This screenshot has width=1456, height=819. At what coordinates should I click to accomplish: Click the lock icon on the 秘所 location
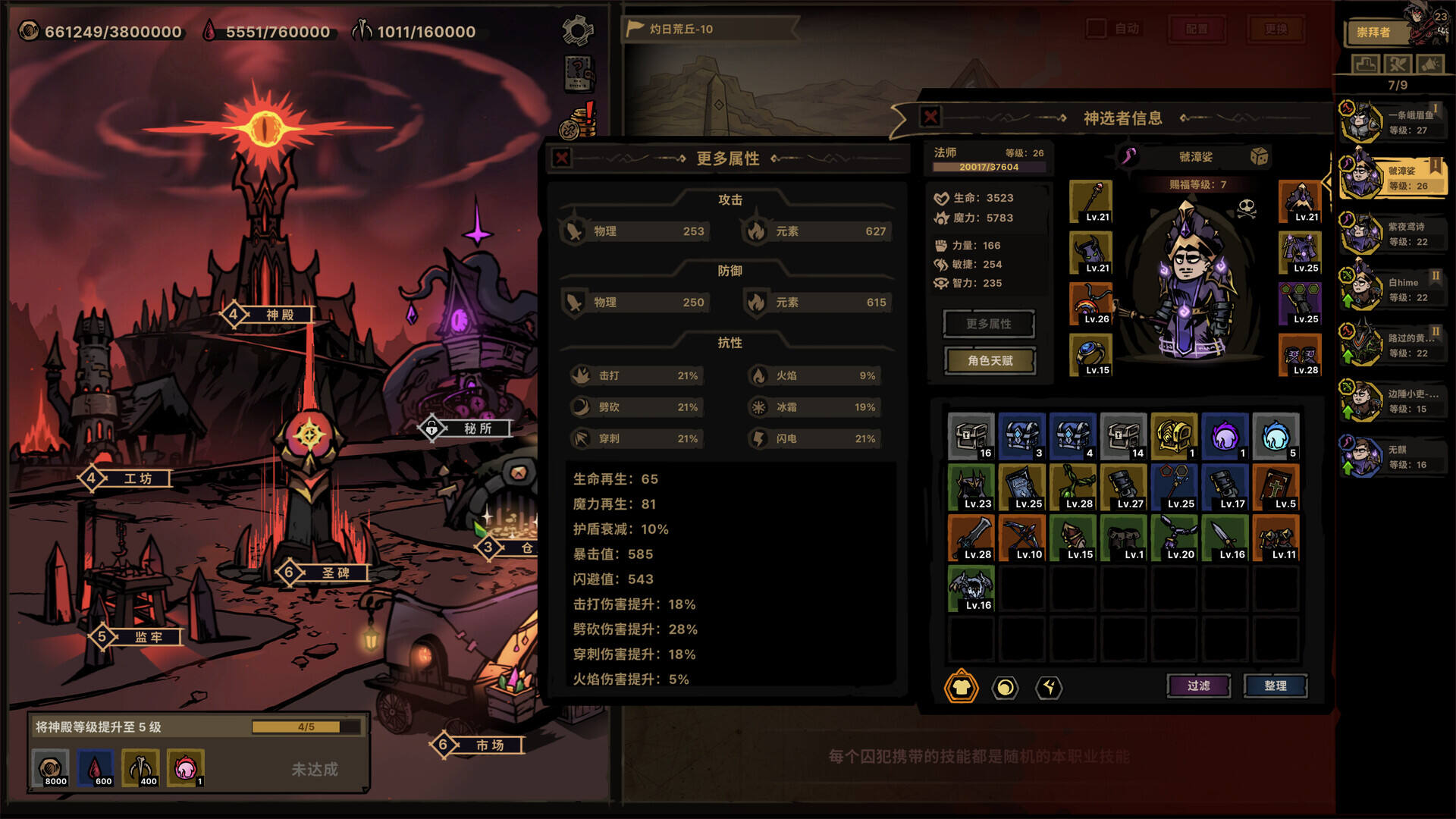(x=431, y=428)
